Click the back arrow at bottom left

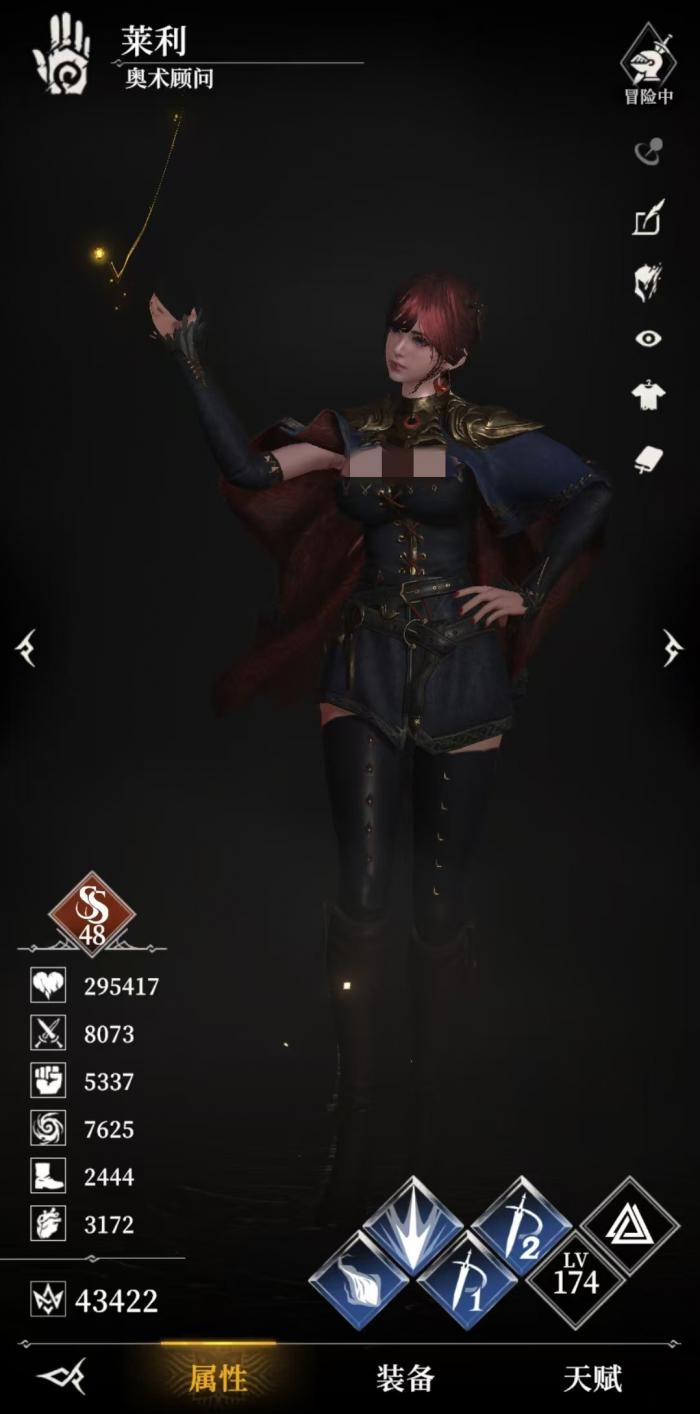(62, 1378)
